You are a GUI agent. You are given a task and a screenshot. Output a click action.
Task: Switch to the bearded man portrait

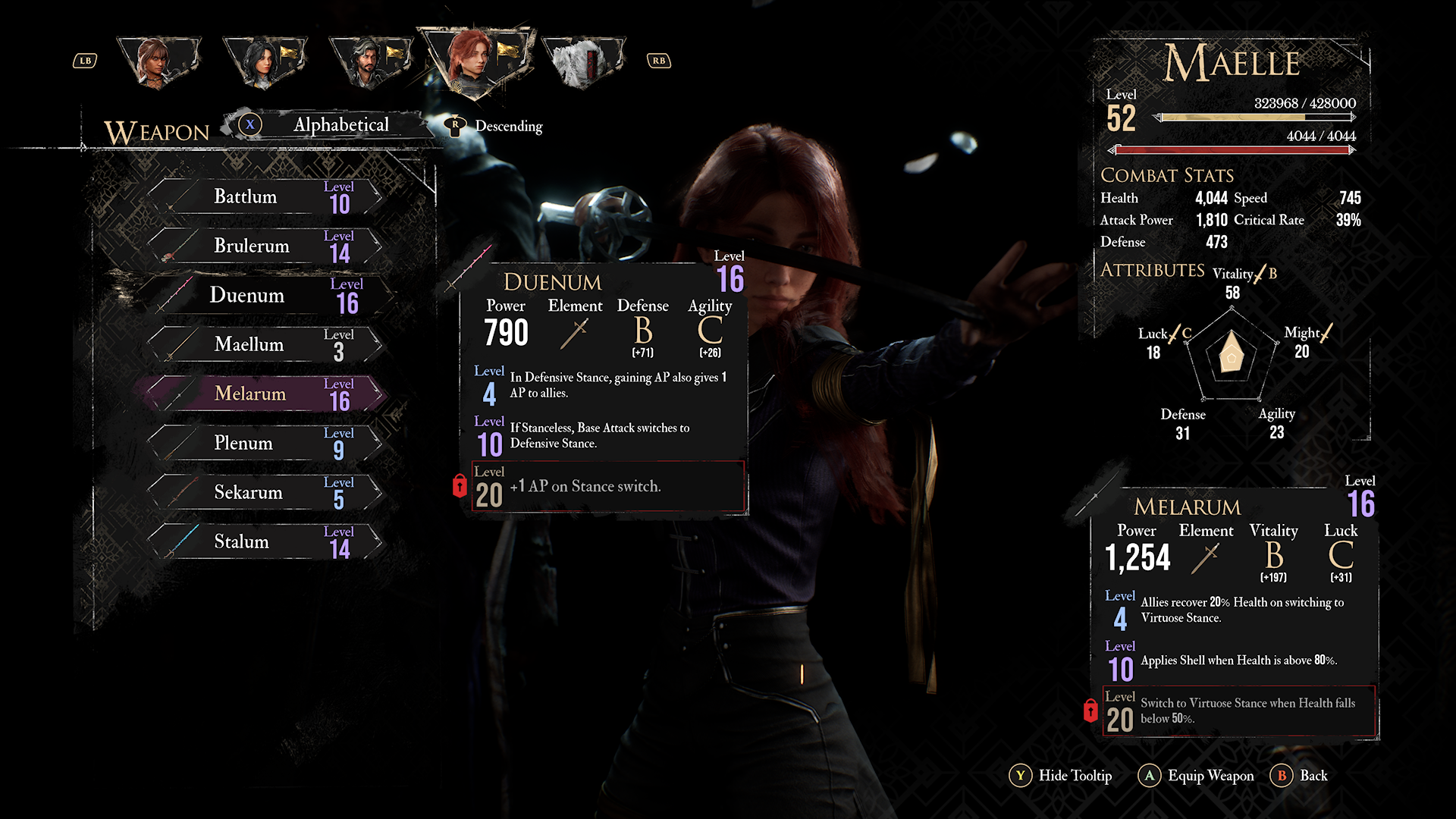click(370, 62)
